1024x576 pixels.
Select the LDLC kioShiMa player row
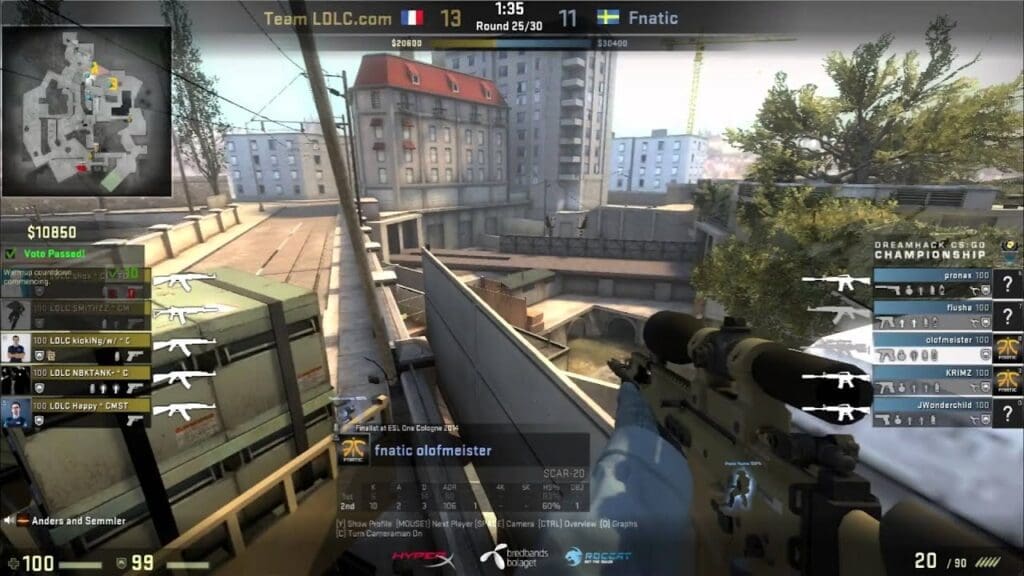(91, 346)
